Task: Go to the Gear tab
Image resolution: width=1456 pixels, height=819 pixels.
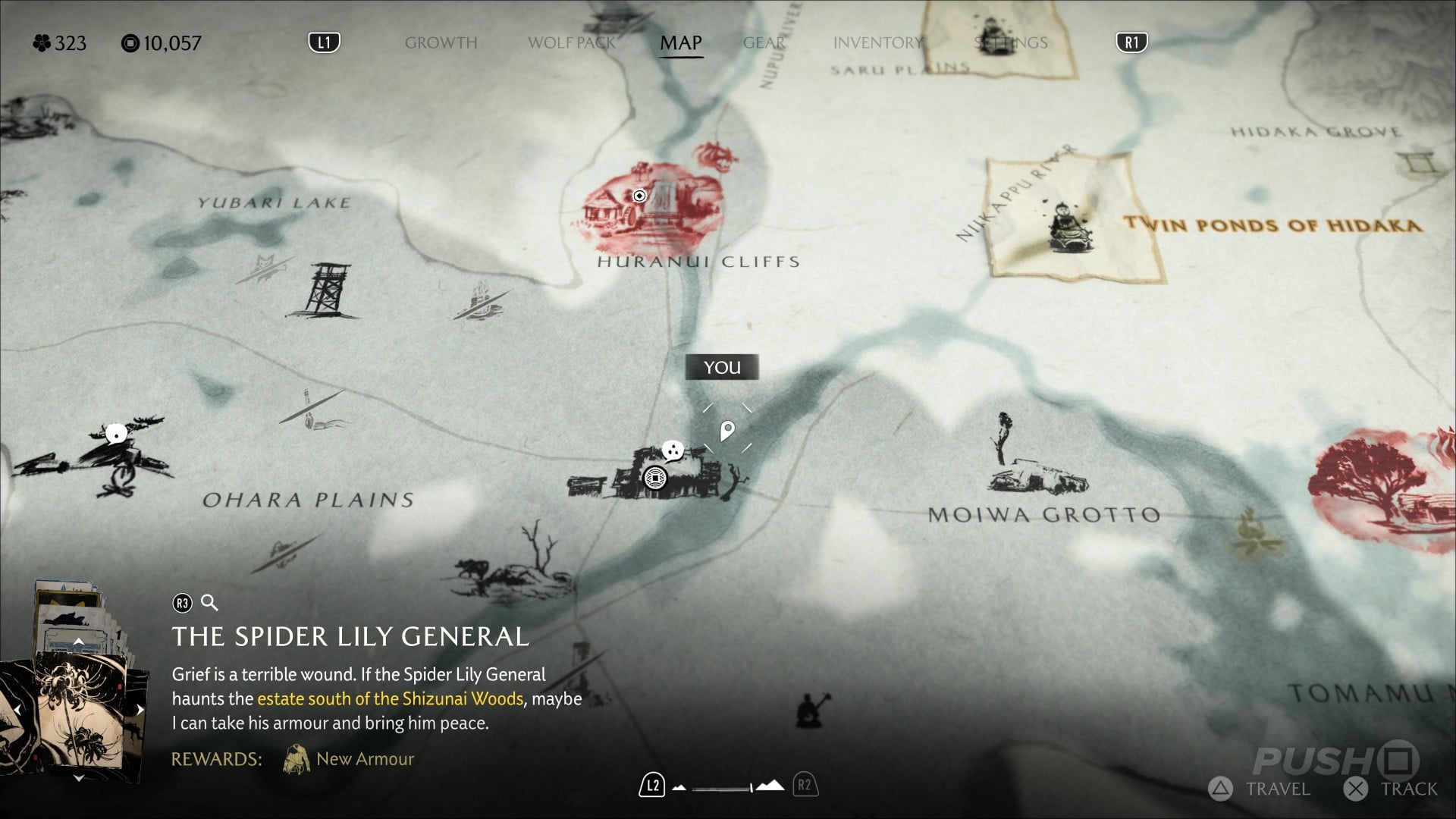Action: pos(764,42)
